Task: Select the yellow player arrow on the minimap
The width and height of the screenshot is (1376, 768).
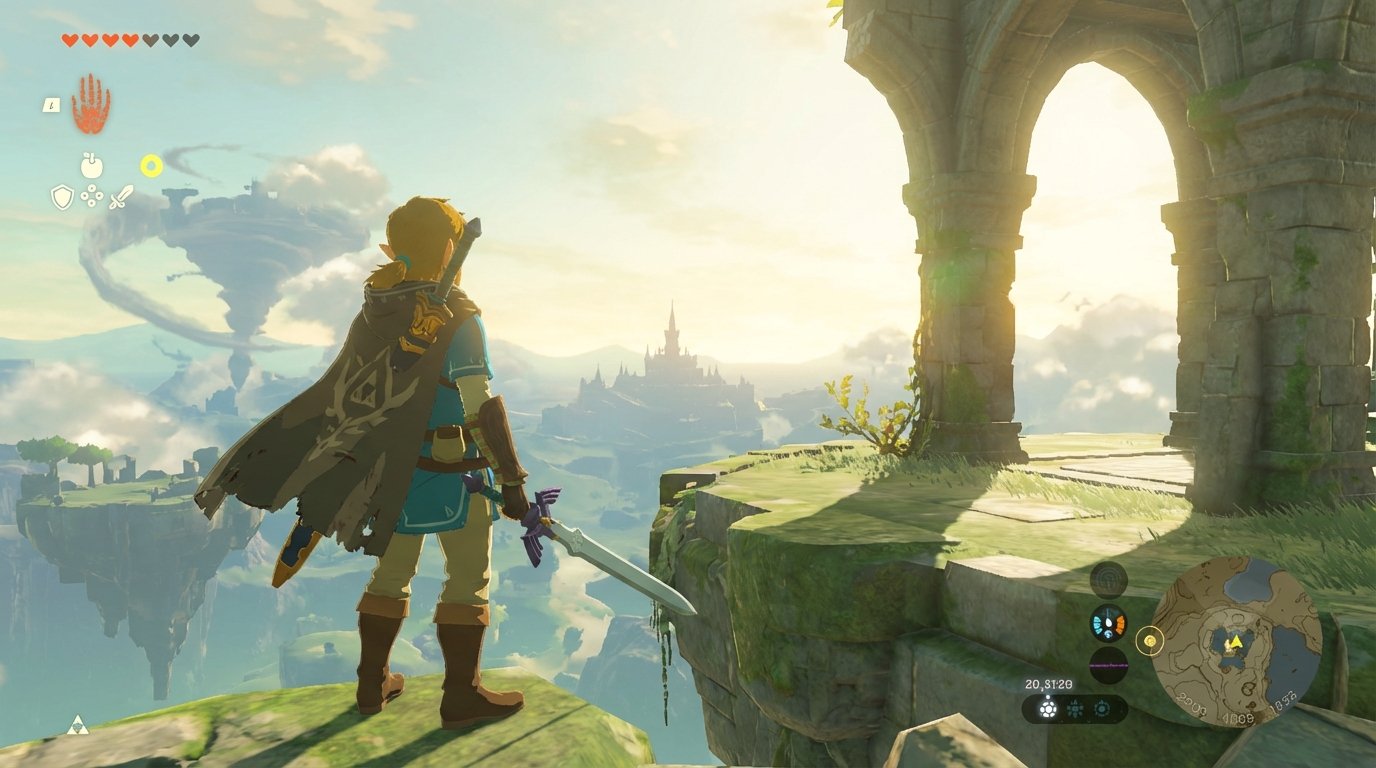Action: tap(1235, 642)
